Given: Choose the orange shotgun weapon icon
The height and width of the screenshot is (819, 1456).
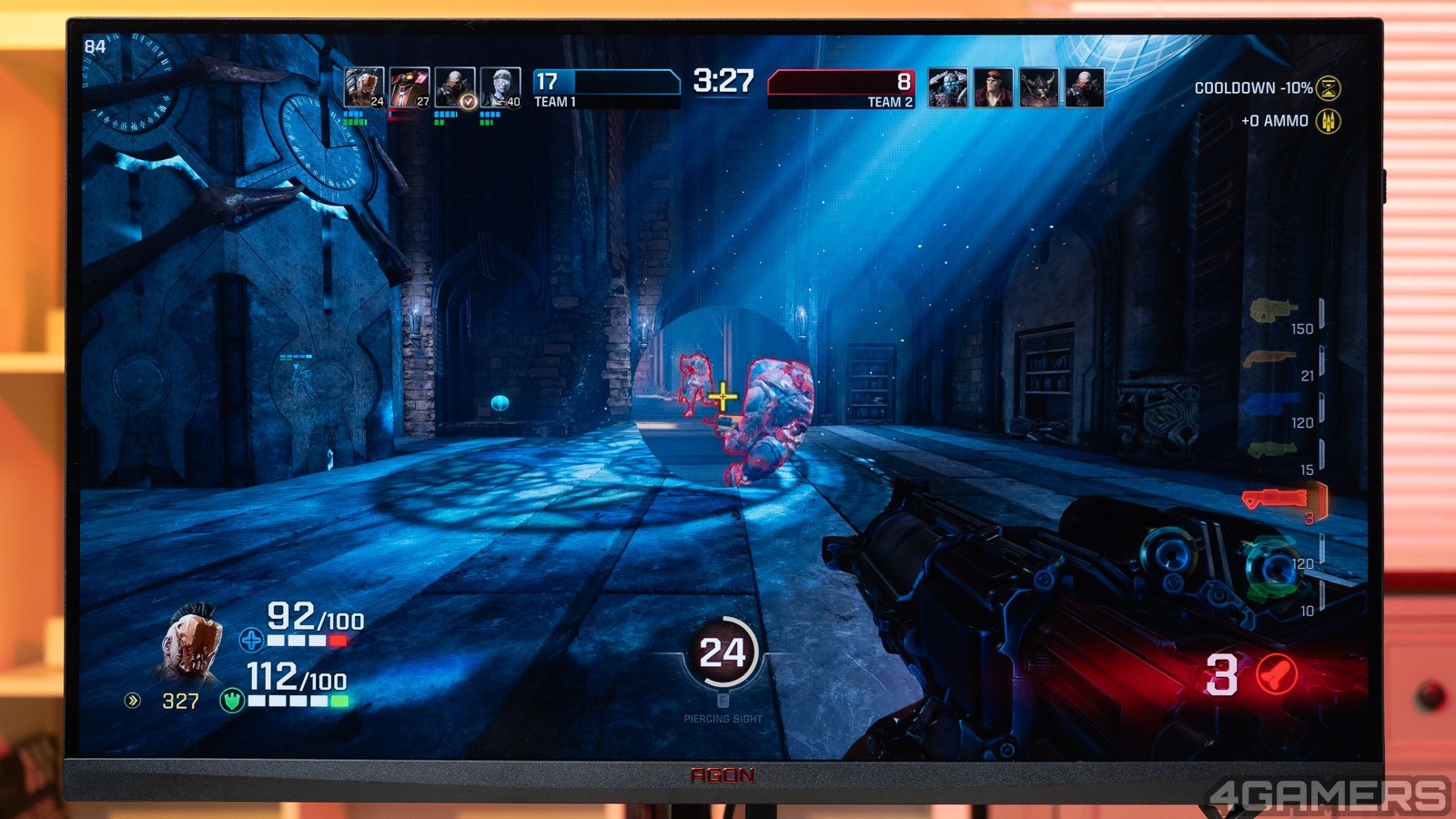Looking at the screenshot, I should 1269,359.
